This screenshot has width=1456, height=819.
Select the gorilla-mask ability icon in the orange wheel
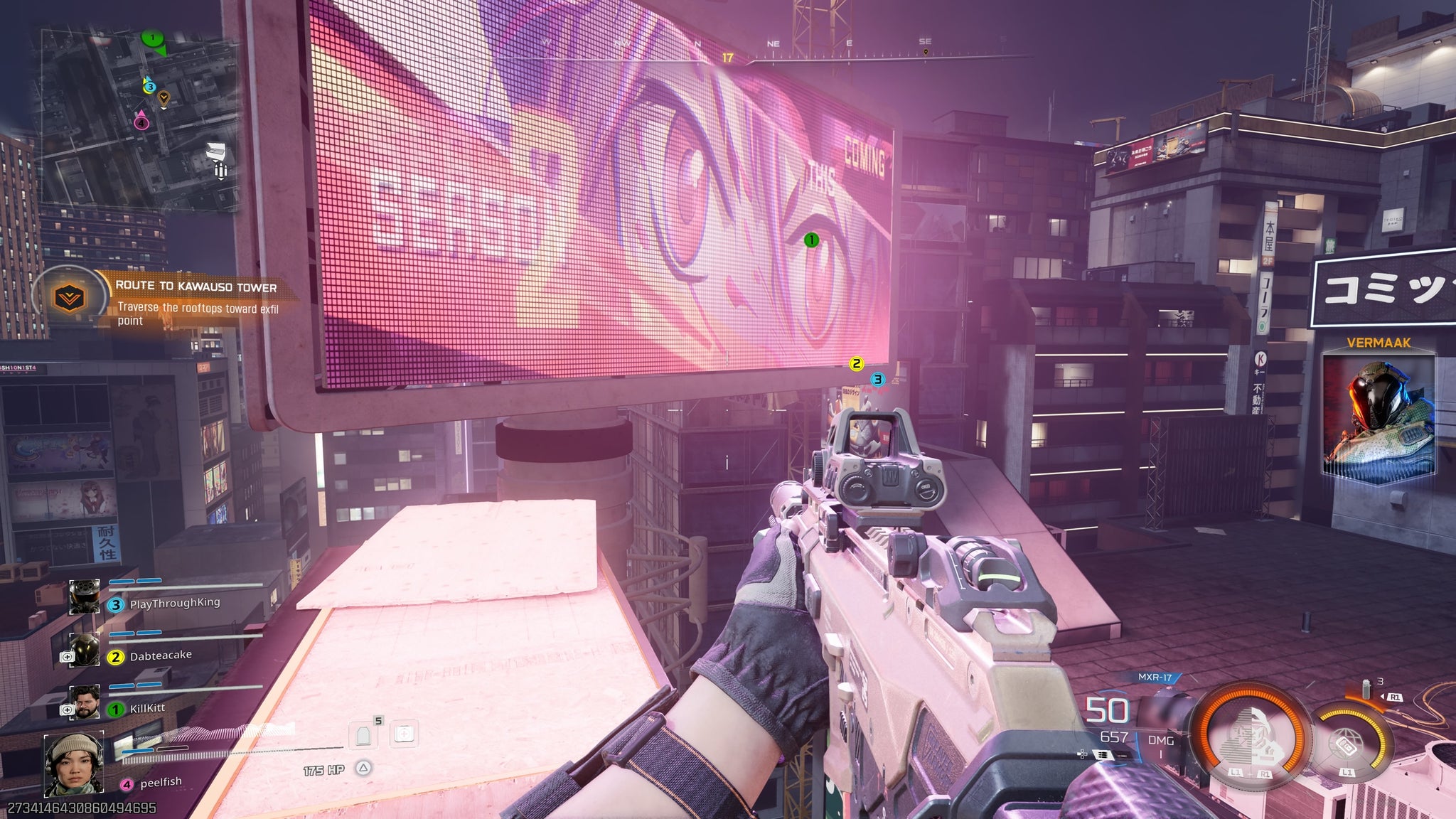pos(1253,736)
